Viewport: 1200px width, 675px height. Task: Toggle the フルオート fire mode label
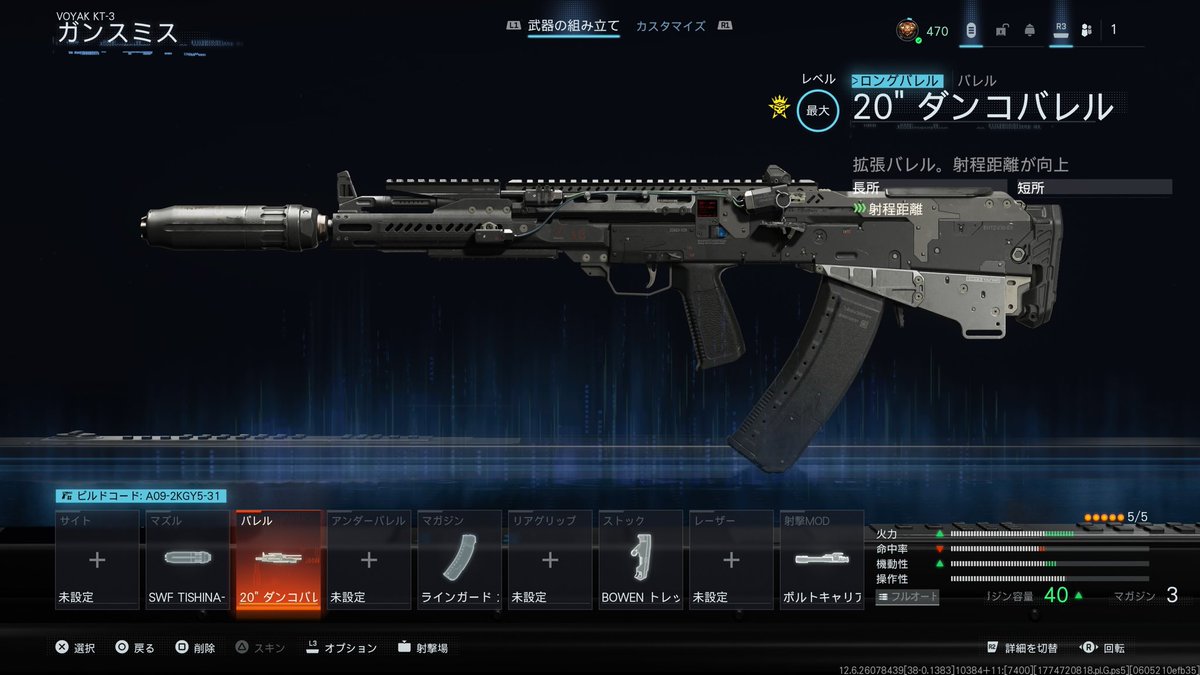coord(910,597)
